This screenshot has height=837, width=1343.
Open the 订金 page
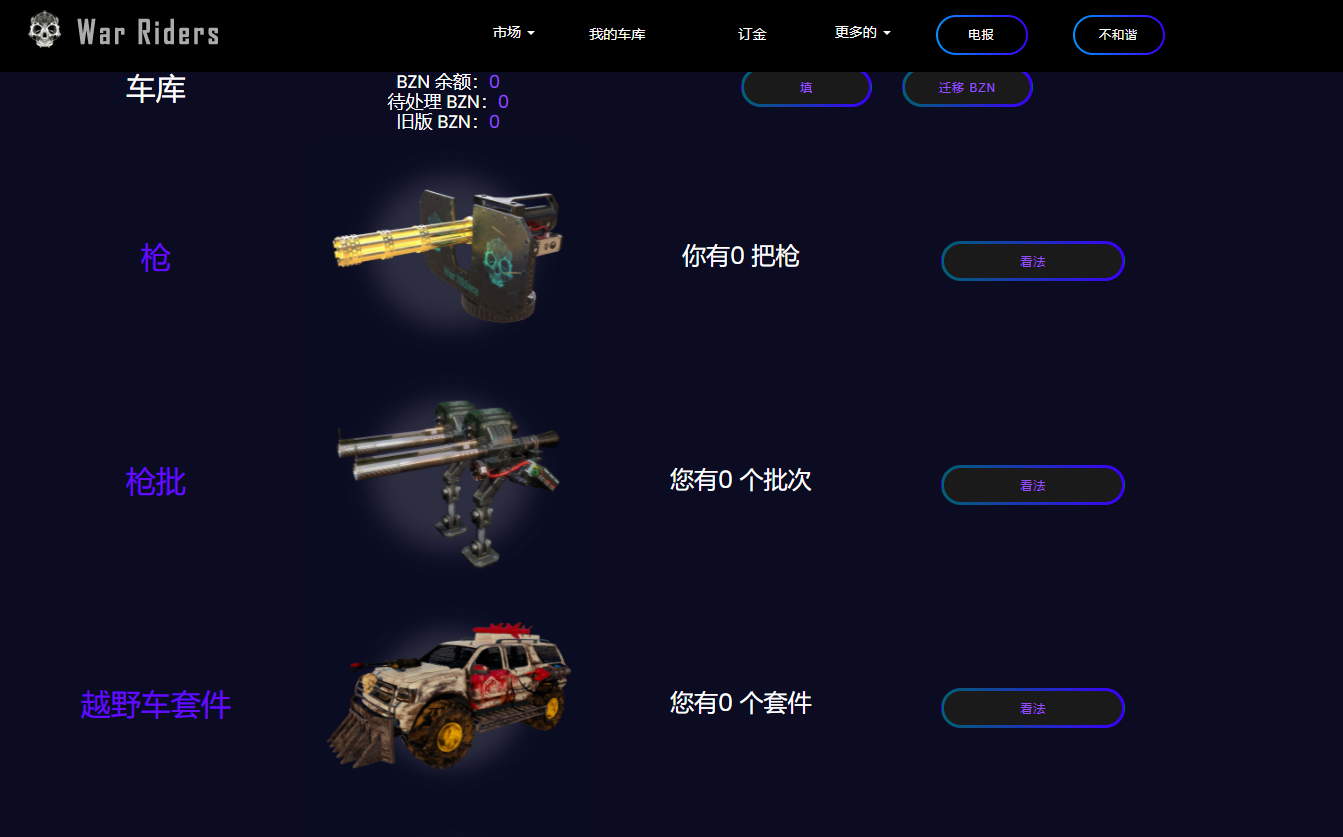(751, 33)
